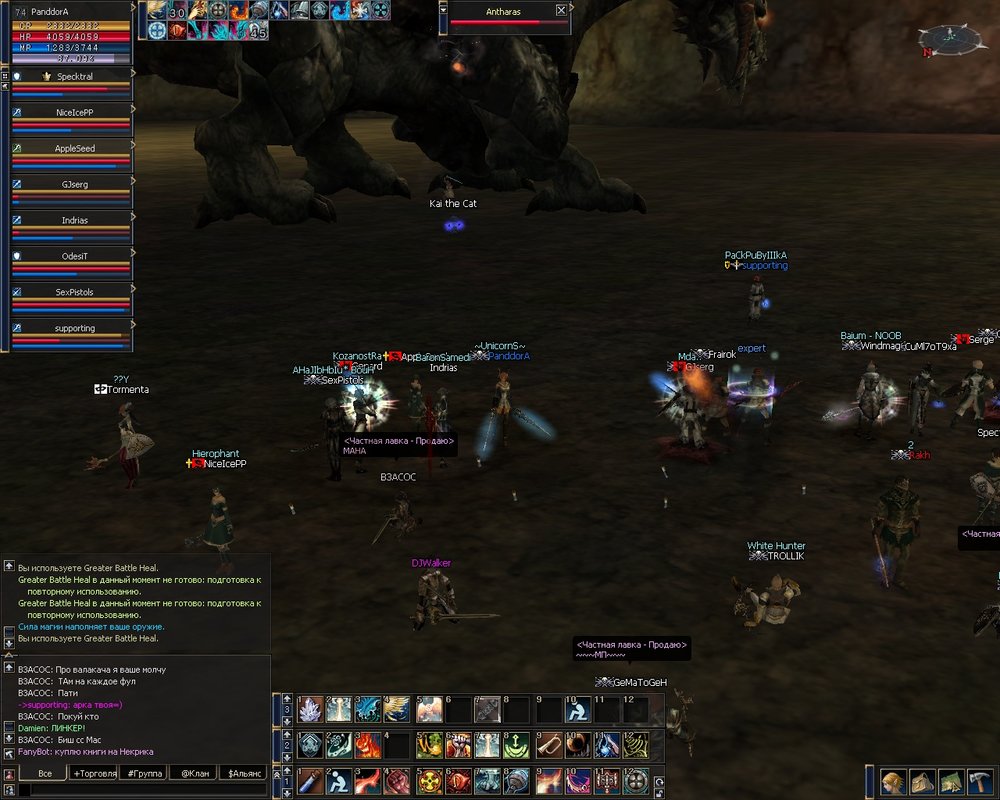This screenshot has width=1000, height=800.
Task: Select party member Specktral
Action: [x=74, y=76]
